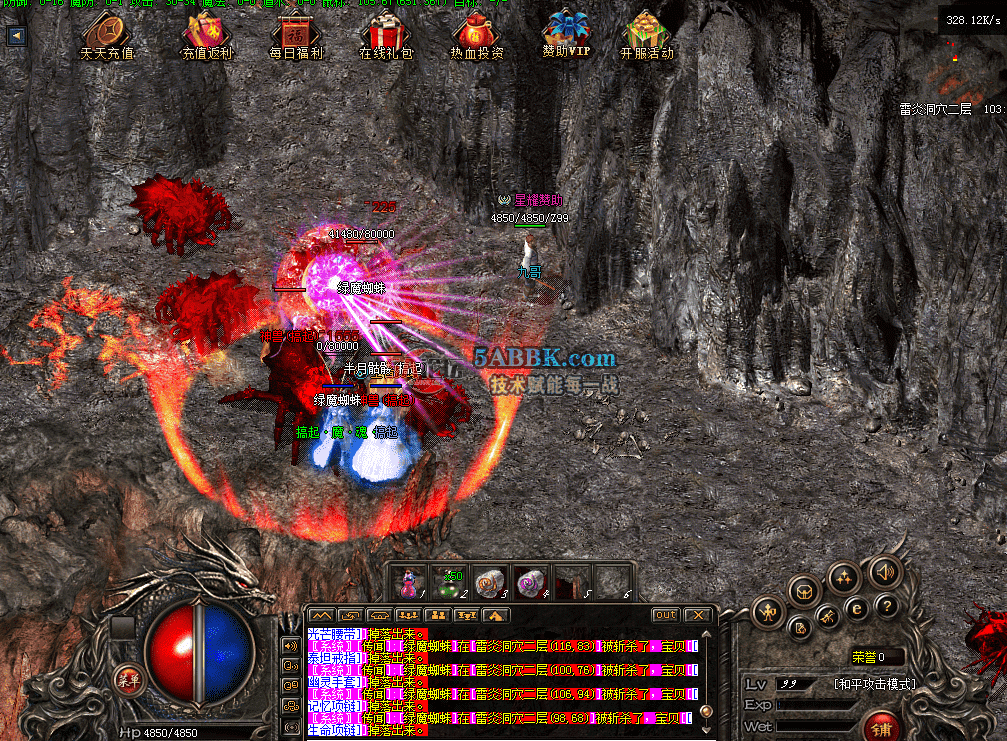
Task: Select the purple scroll in hotbar slot 4
Action: coord(528,582)
